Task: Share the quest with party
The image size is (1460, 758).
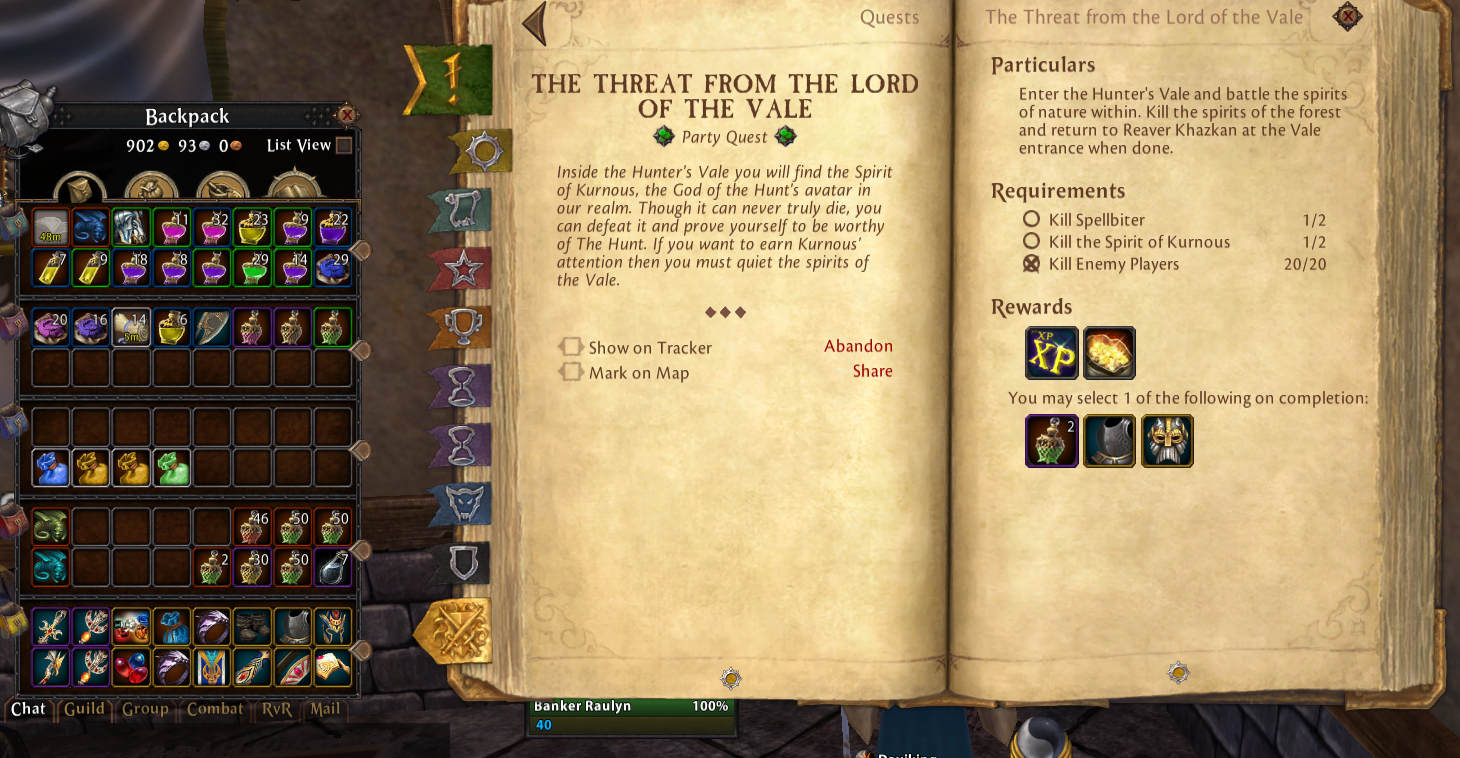Action: (x=872, y=371)
